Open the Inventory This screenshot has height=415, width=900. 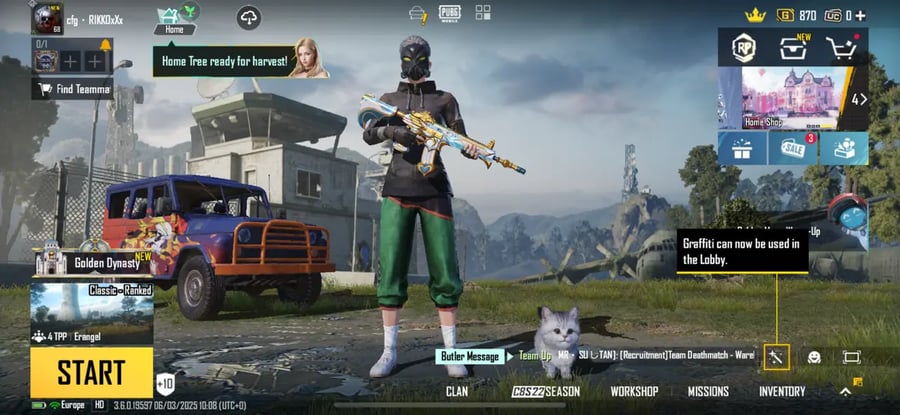tap(782, 392)
